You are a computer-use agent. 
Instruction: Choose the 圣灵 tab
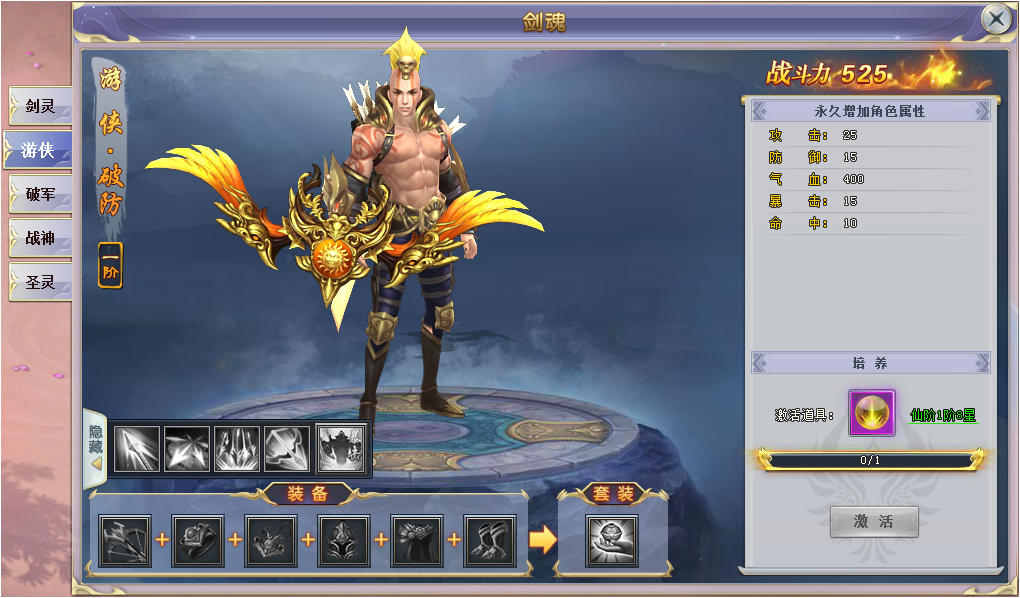[40, 282]
